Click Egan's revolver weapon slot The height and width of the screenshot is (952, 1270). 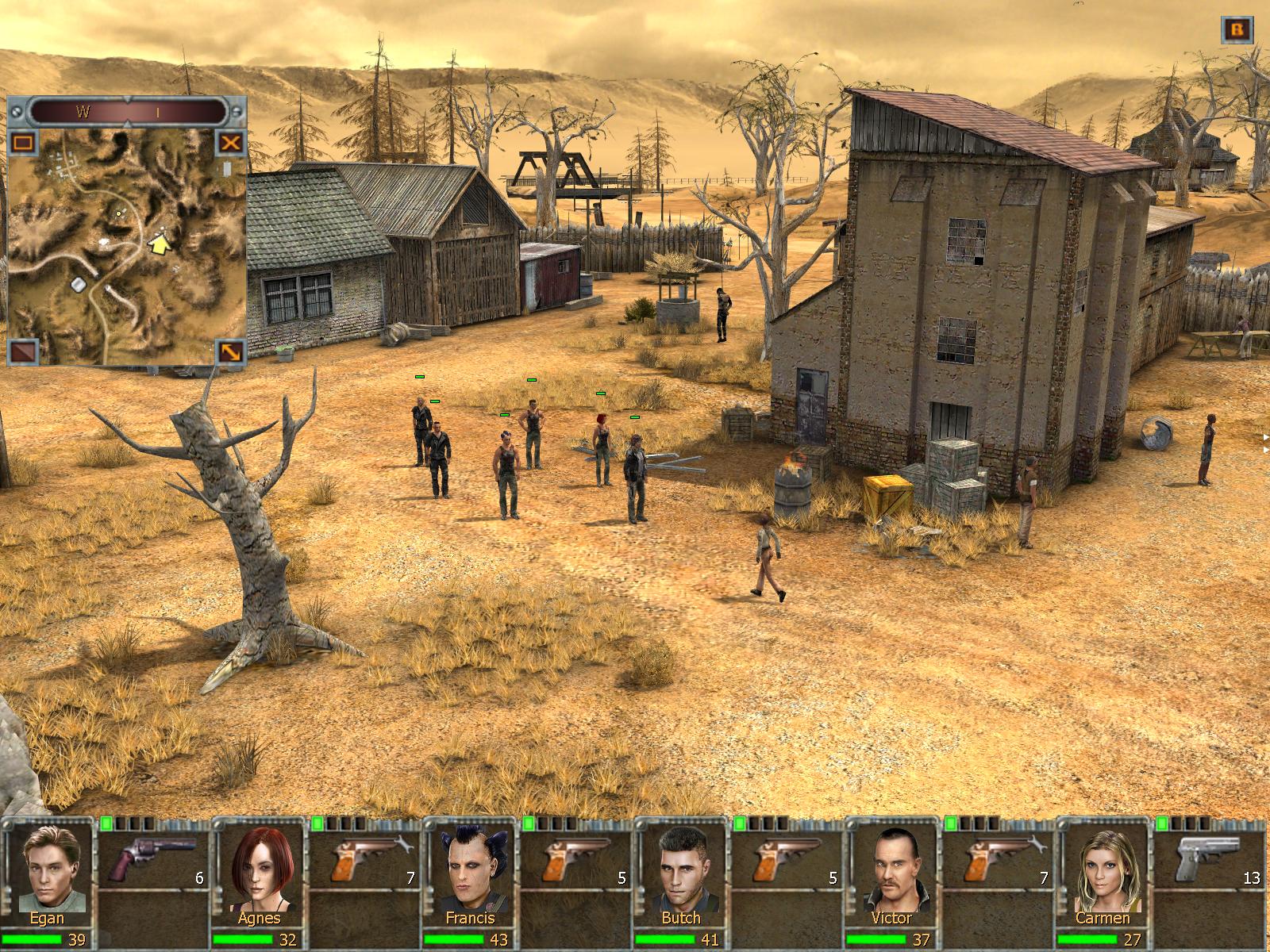[152, 858]
